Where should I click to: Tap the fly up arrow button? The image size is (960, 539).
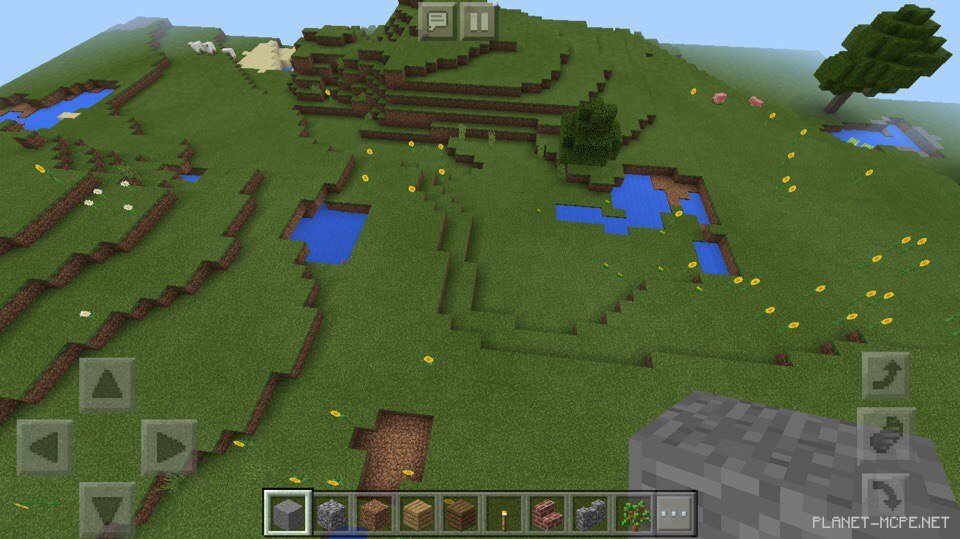pos(886,376)
